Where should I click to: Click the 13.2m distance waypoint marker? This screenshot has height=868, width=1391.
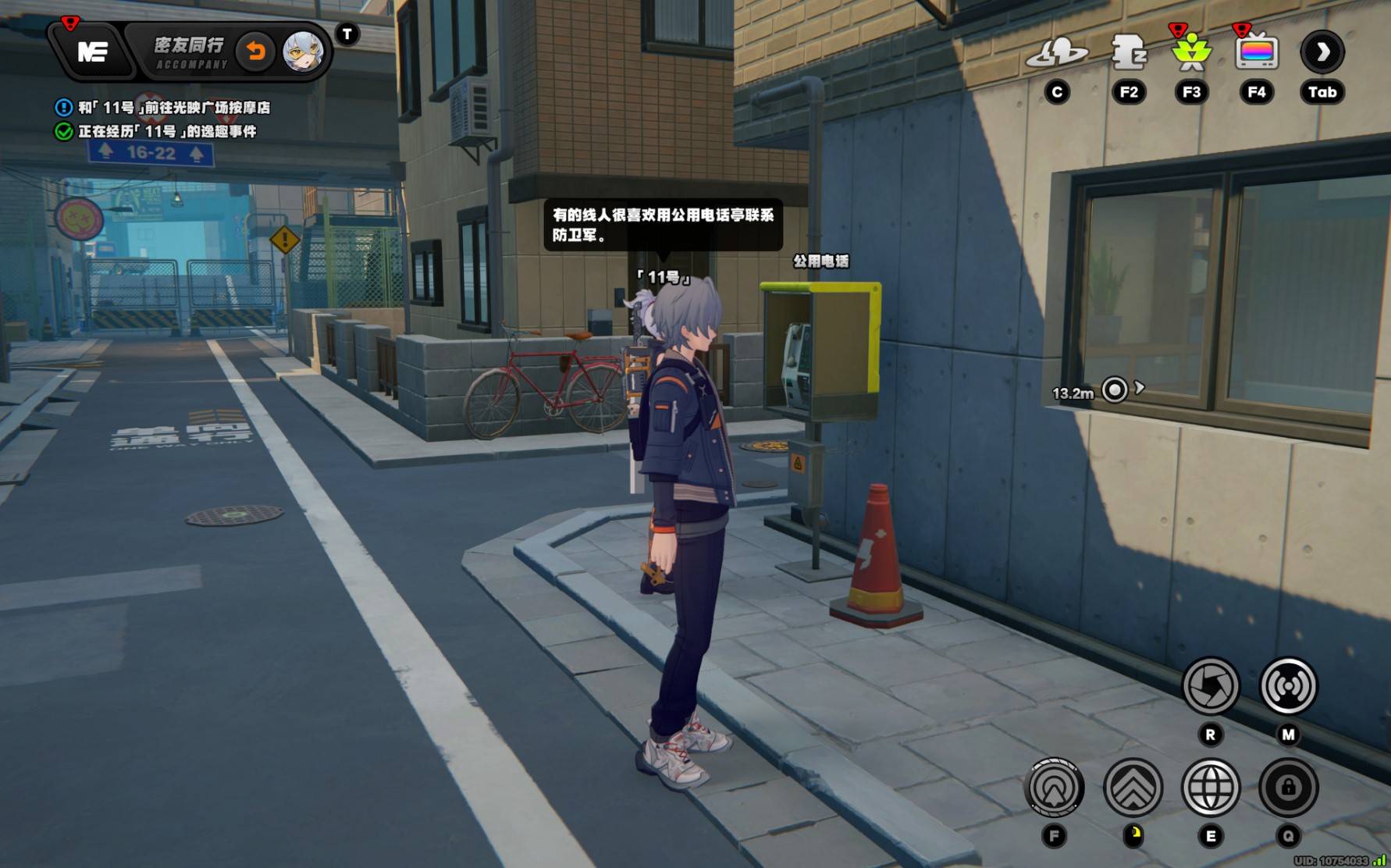click(1114, 389)
